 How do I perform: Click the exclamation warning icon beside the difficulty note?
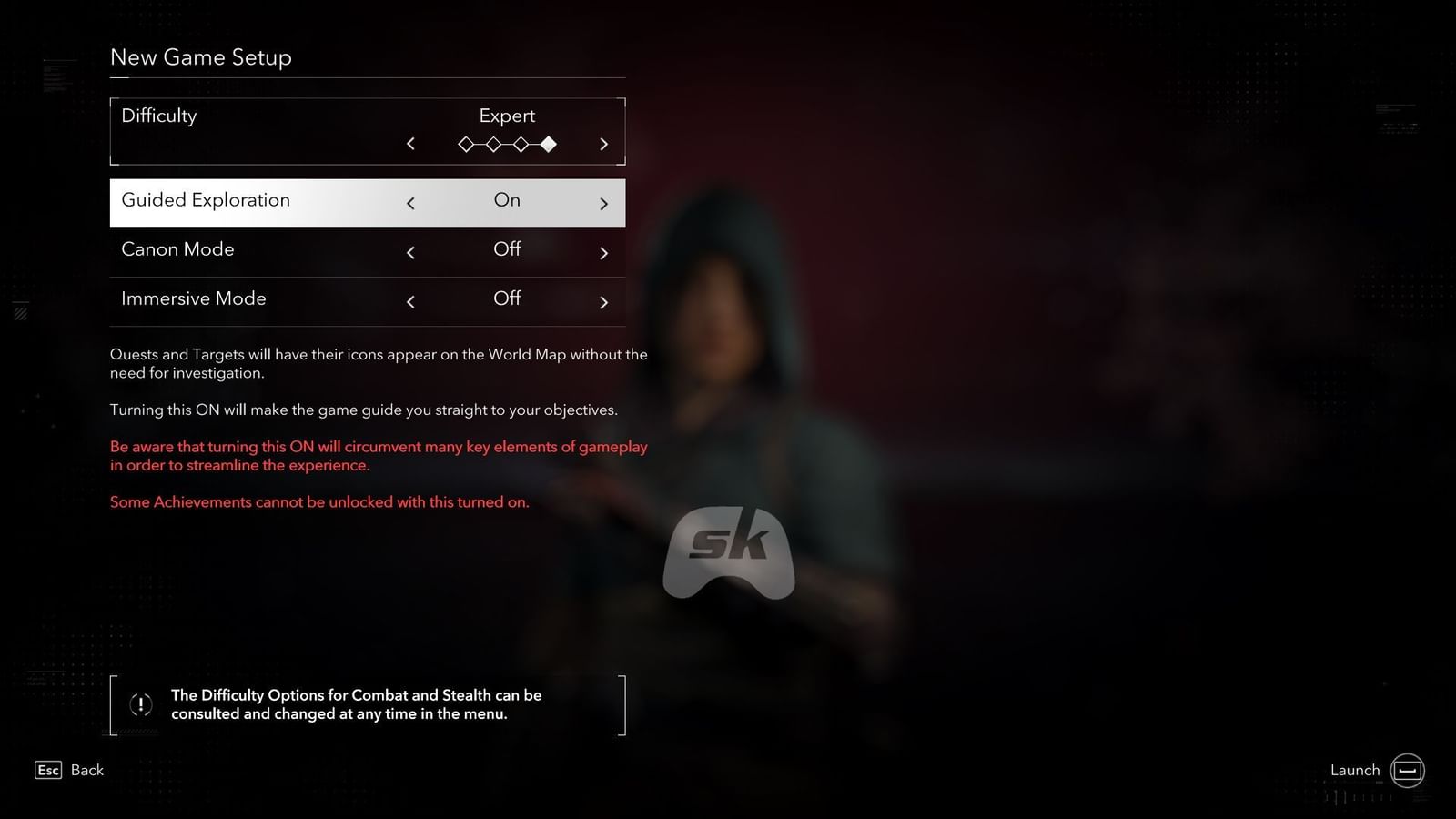(x=140, y=703)
